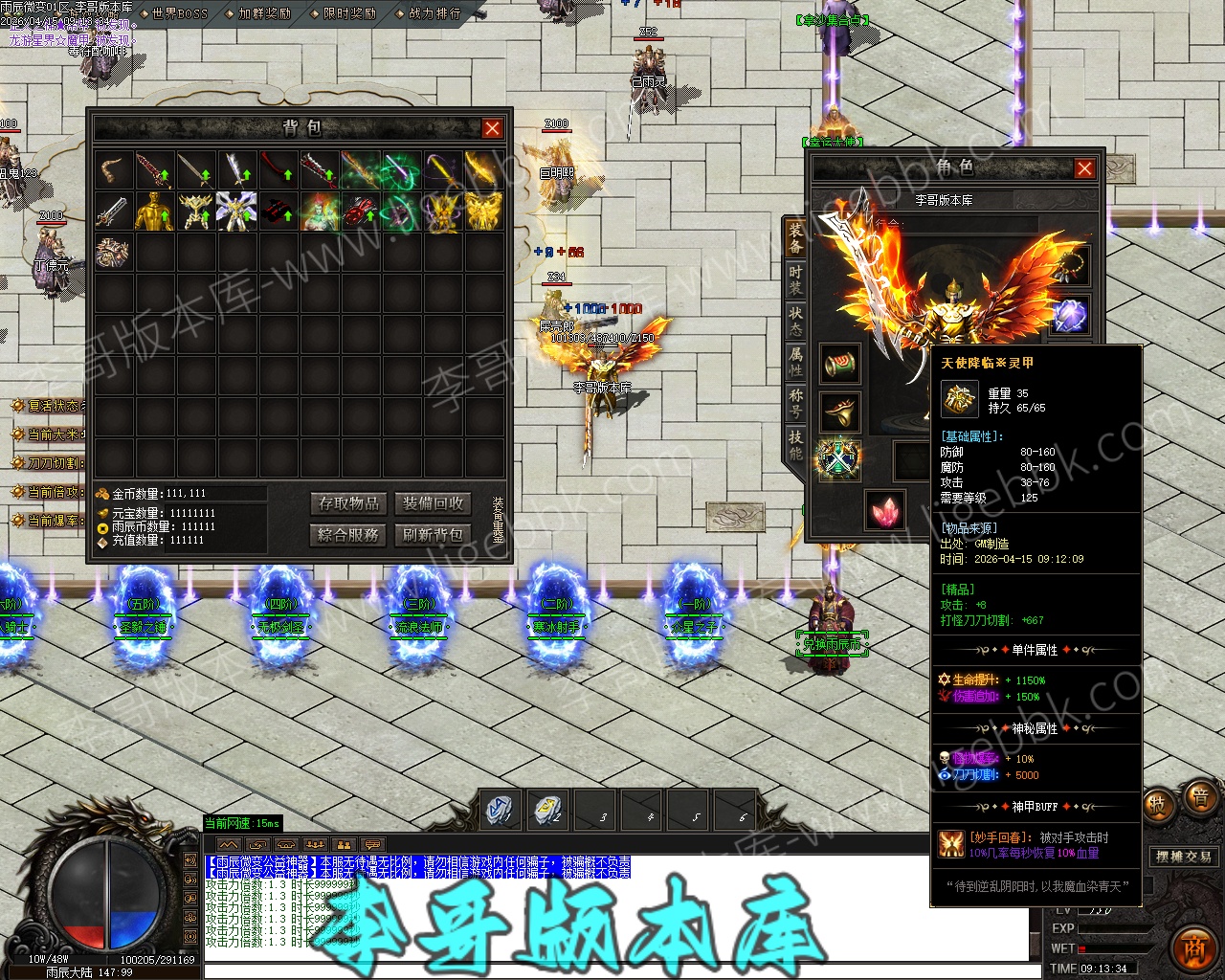Refresh the bag with 刷新背包
The height and width of the screenshot is (980, 1225).
point(433,534)
